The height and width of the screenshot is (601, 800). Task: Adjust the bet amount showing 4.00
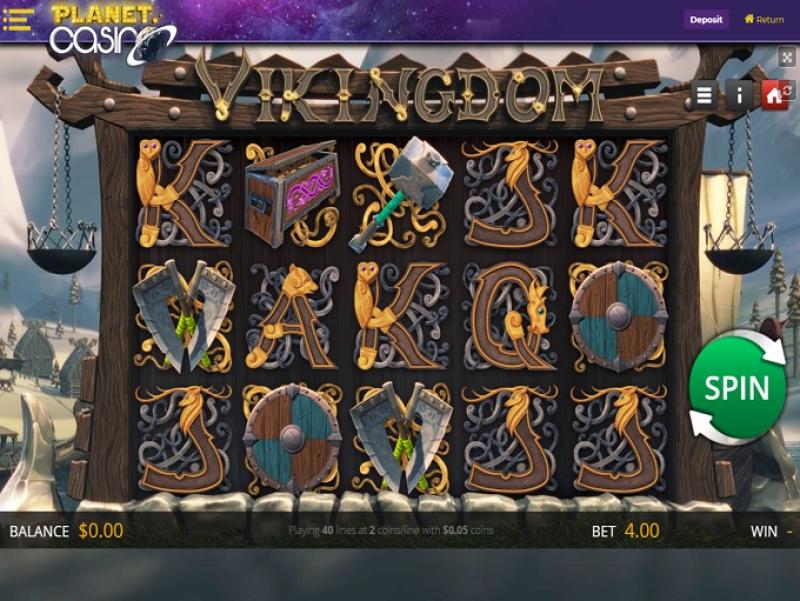pos(641,531)
